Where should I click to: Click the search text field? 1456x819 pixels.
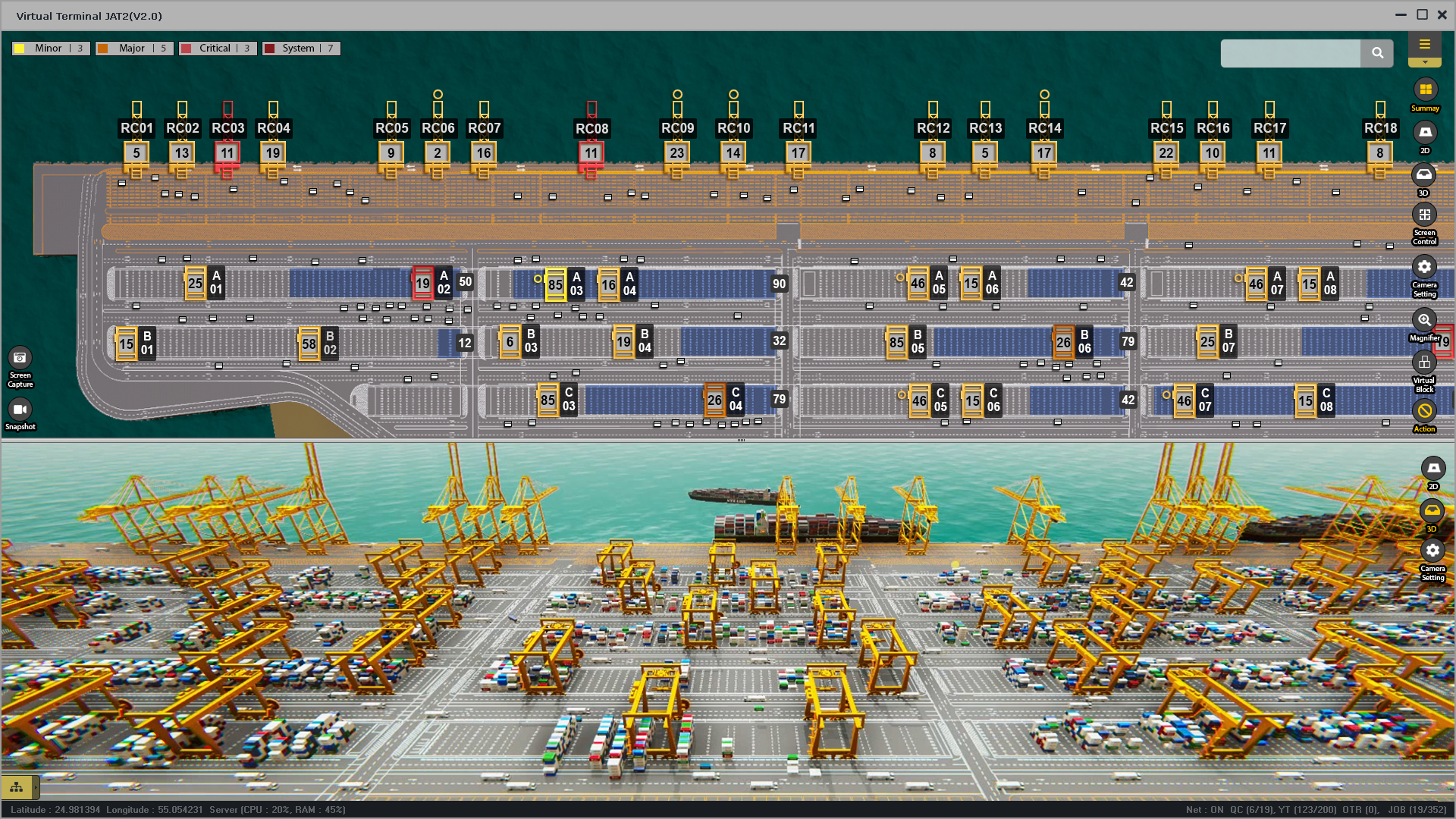click(x=1290, y=53)
